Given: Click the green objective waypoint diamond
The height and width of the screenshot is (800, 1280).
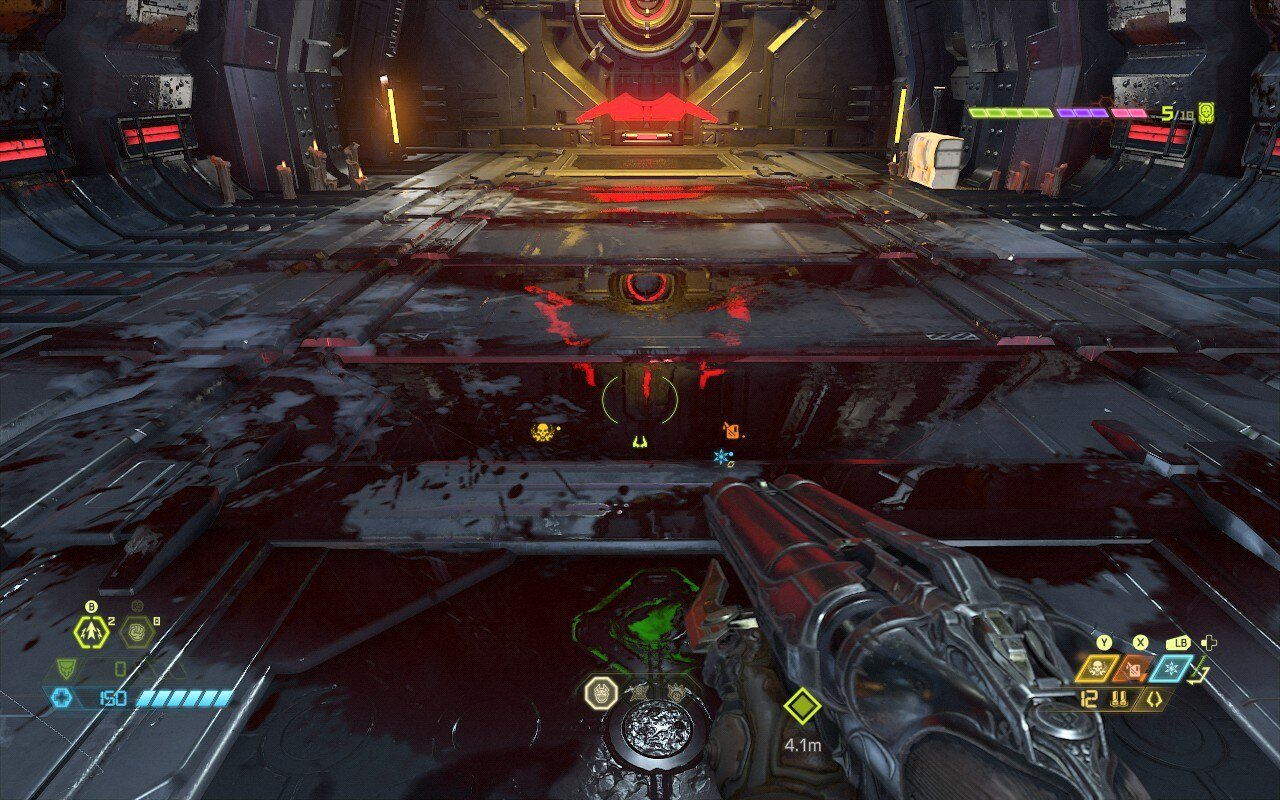Looking at the screenshot, I should (x=802, y=706).
